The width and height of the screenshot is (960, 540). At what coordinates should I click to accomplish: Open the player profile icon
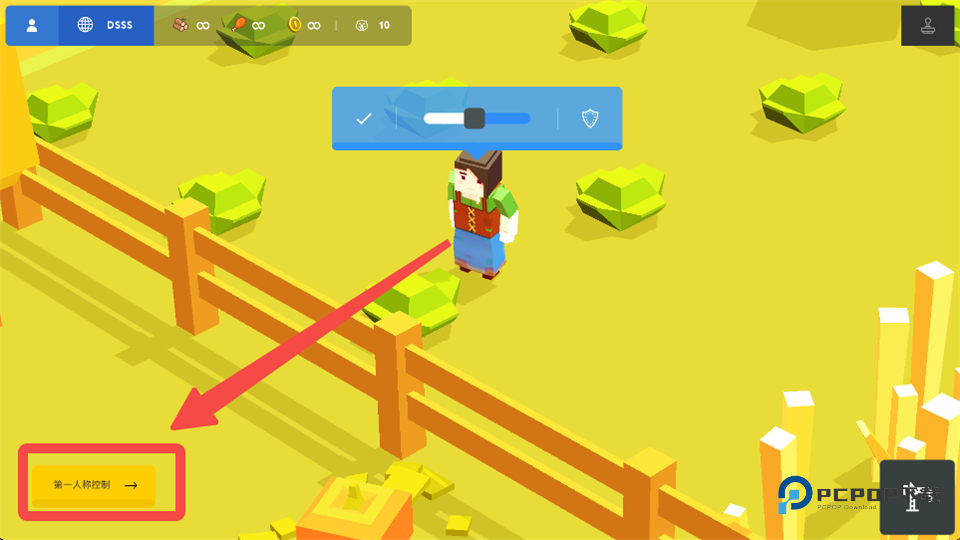click(x=32, y=25)
